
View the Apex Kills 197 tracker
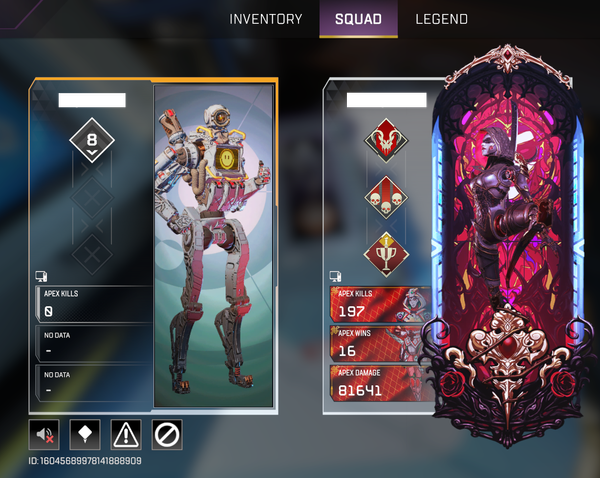pos(380,303)
